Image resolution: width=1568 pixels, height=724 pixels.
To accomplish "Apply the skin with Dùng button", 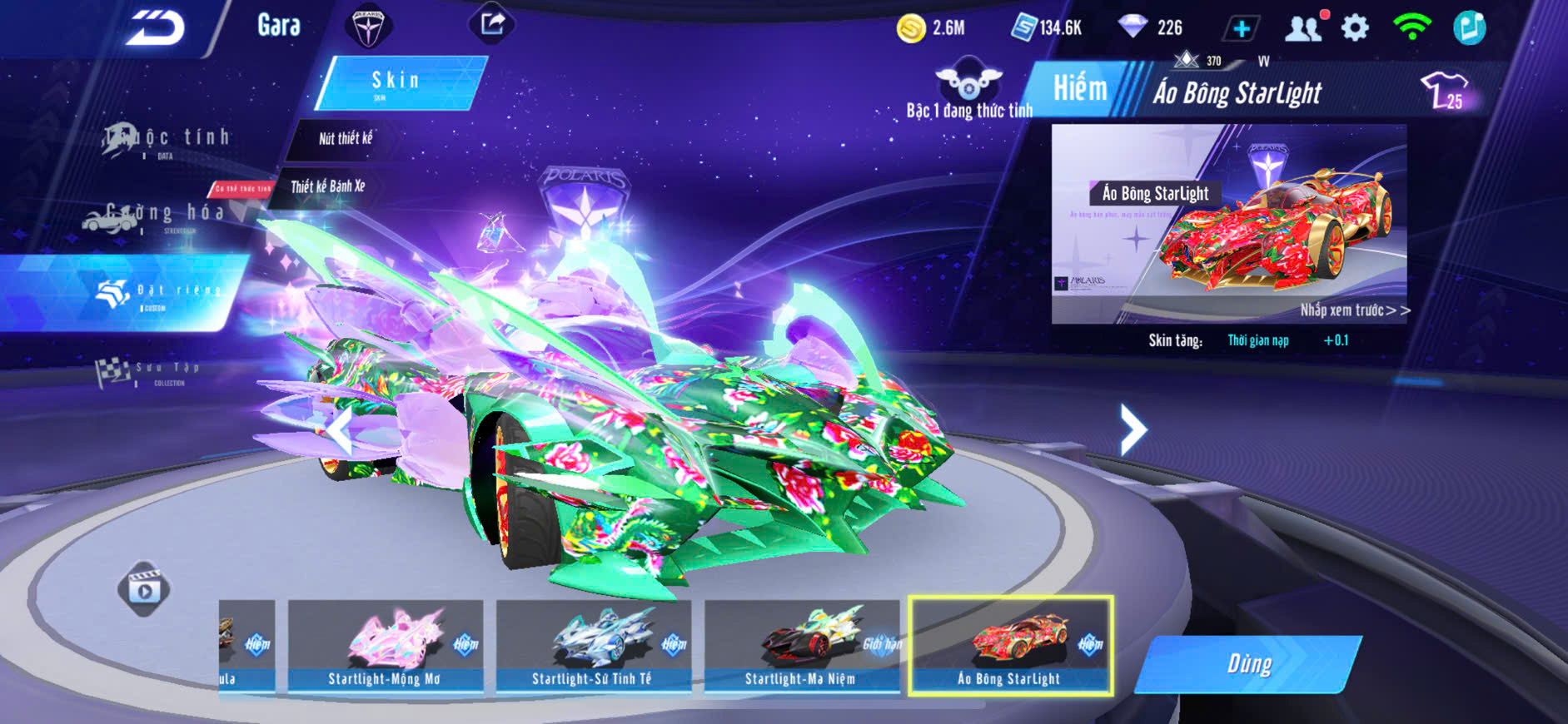I will pos(1248,664).
